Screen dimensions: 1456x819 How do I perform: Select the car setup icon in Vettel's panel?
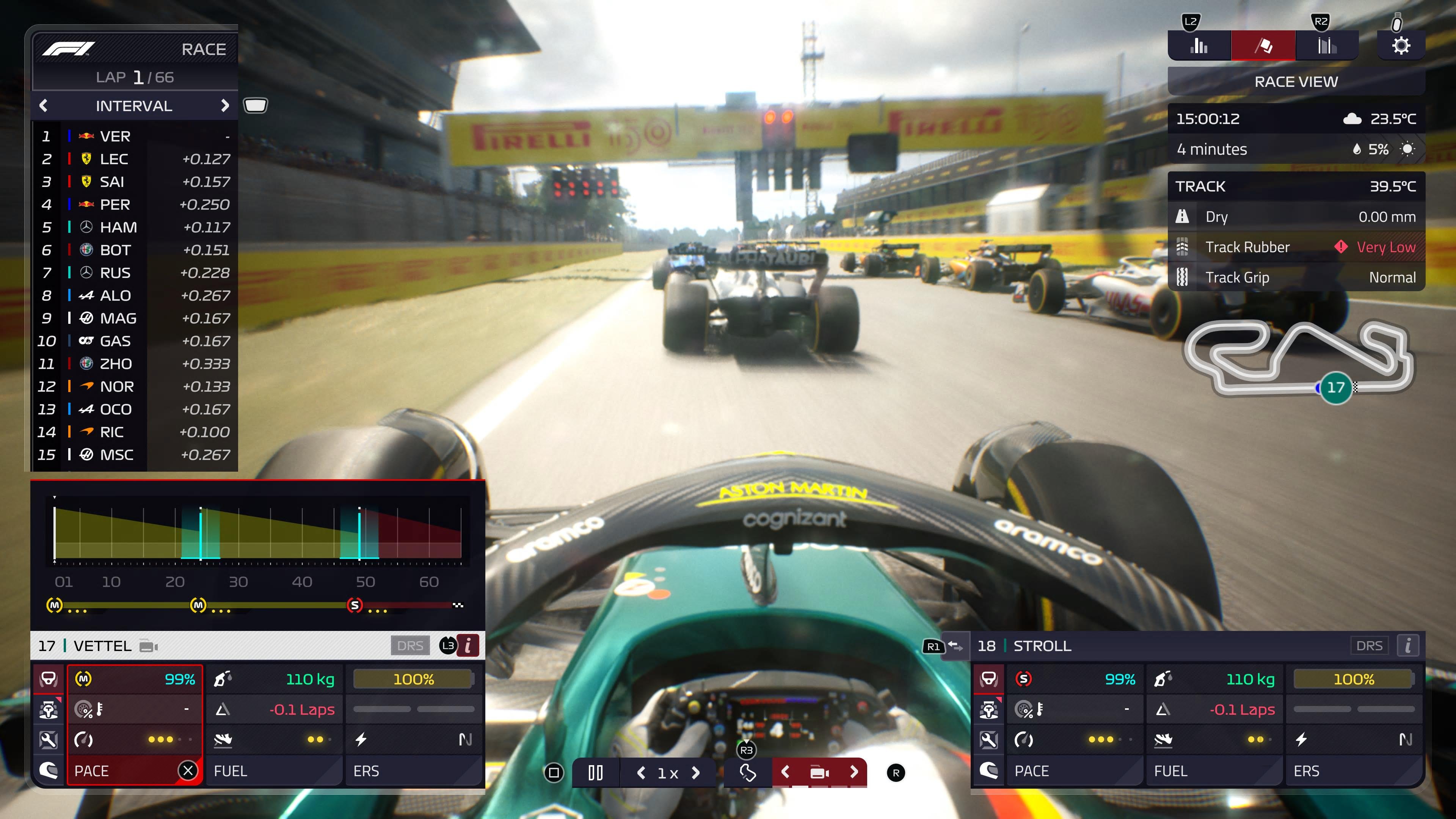[x=48, y=709]
